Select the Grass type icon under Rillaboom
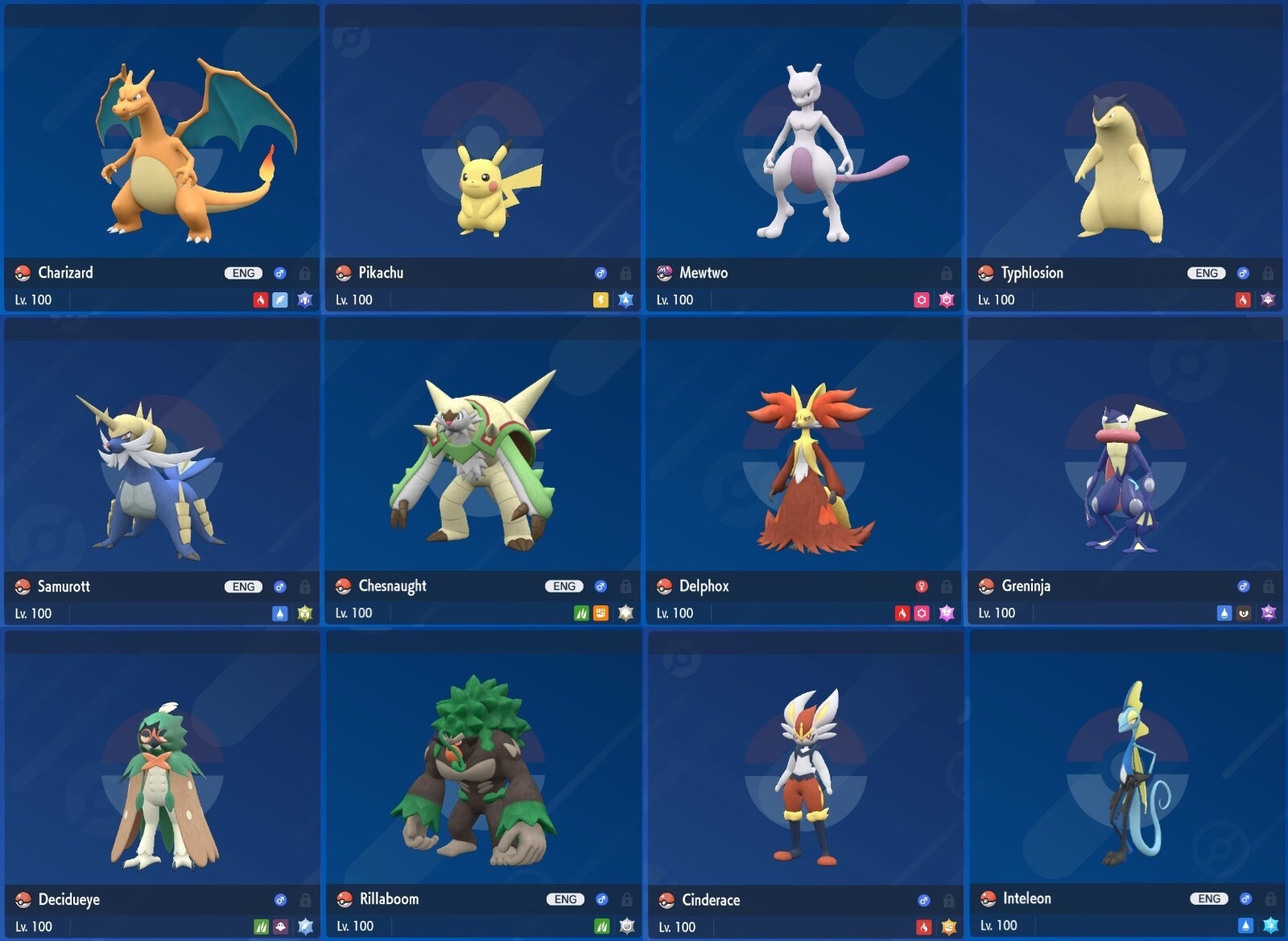Image resolution: width=1288 pixels, height=941 pixels. pos(601,926)
